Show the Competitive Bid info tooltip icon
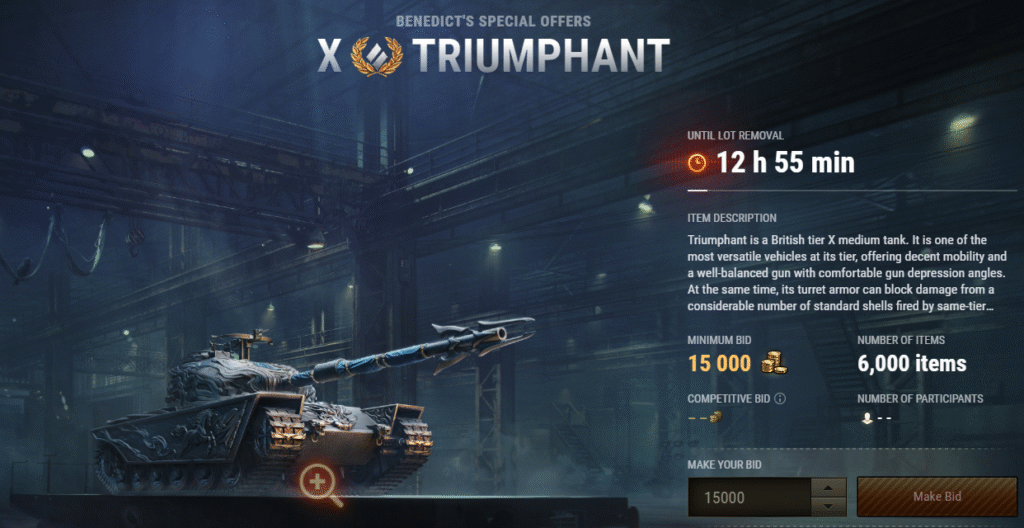Viewport: 1024px width, 528px height. 780,398
